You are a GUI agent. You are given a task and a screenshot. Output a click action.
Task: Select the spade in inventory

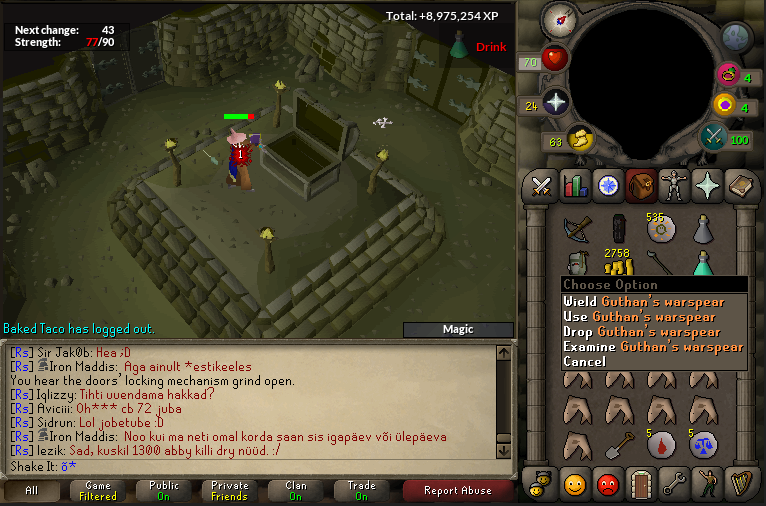pos(619,444)
